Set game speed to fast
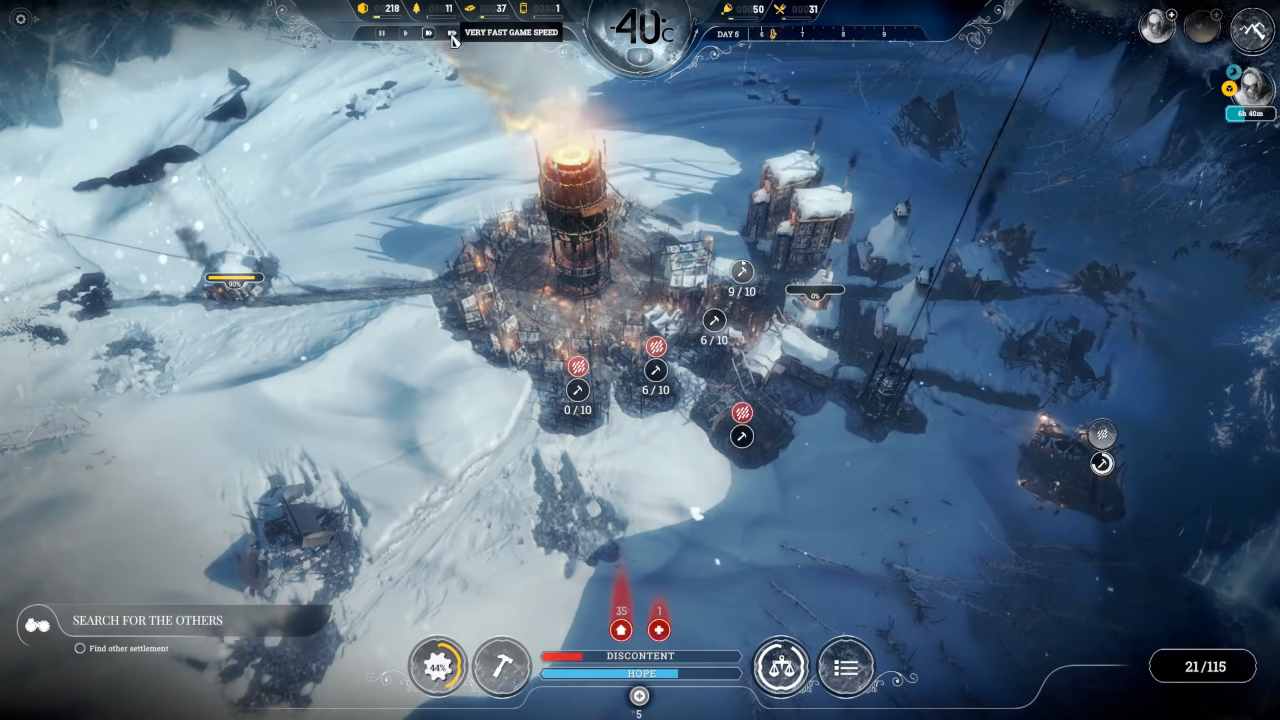Image resolution: width=1280 pixels, height=720 pixels. [428, 33]
